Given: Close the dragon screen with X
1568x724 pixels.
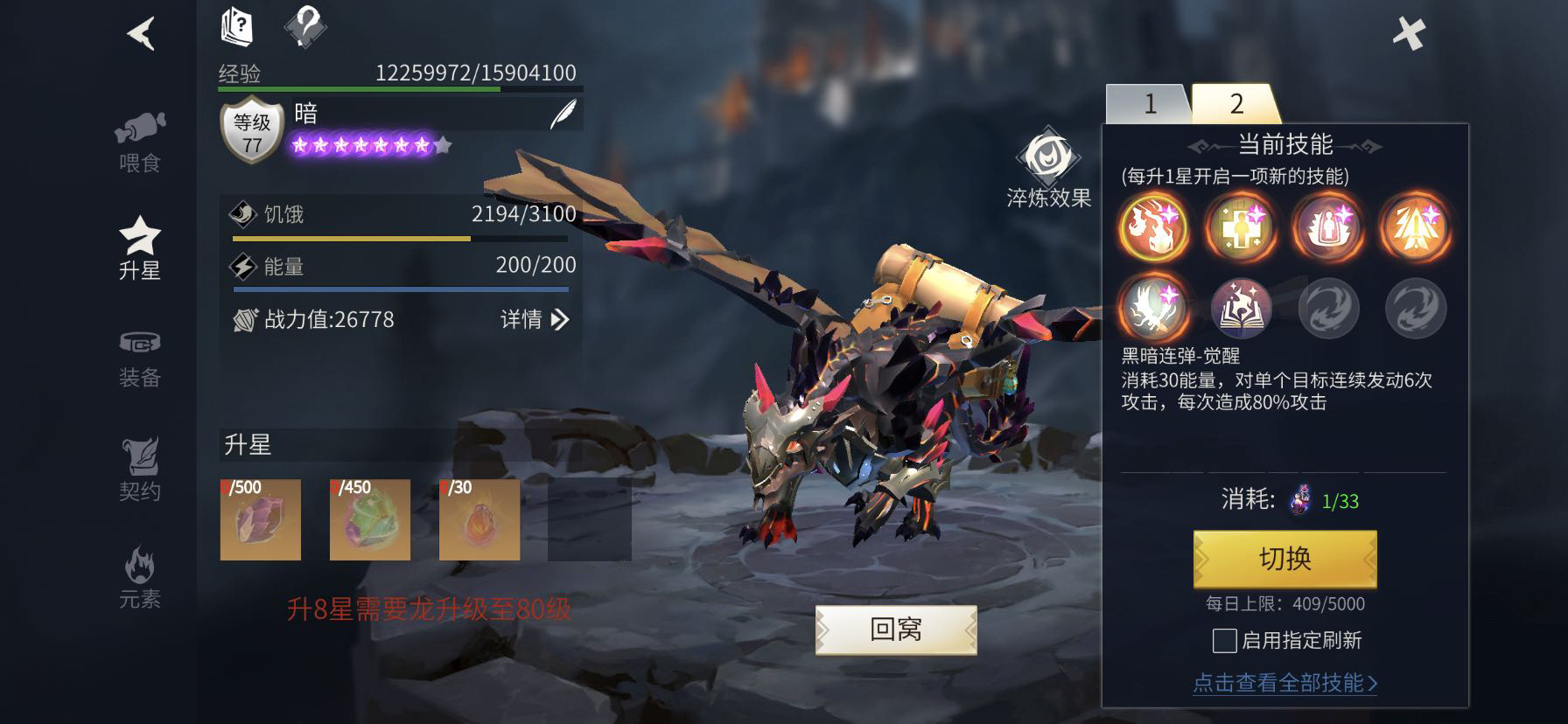Looking at the screenshot, I should [1409, 34].
